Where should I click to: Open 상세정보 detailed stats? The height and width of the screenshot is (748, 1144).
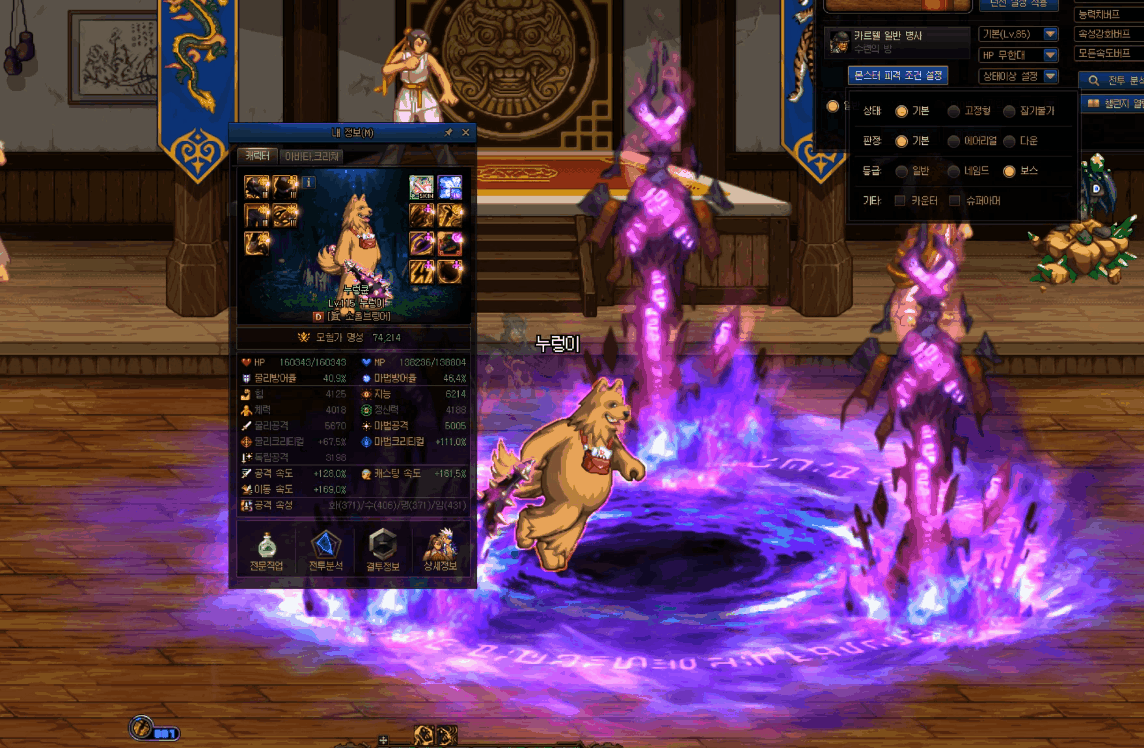pos(440,551)
